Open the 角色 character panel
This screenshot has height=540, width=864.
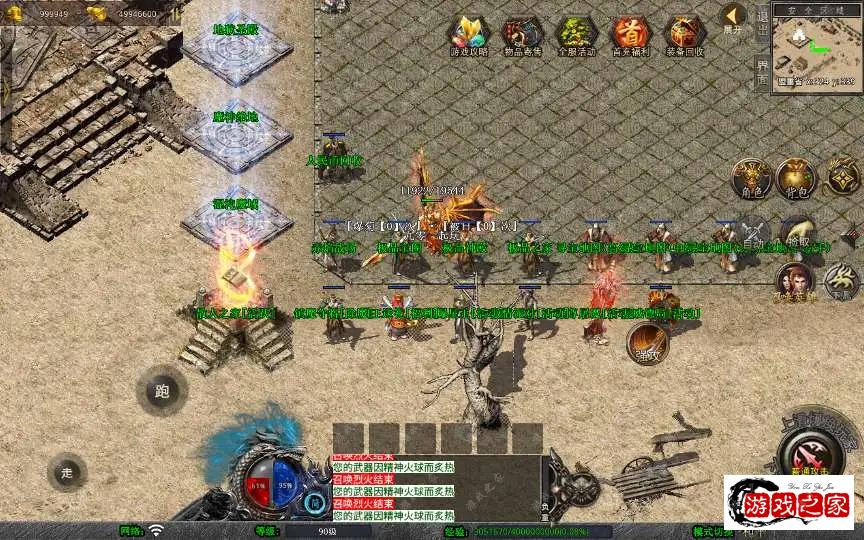click(751, 178)
